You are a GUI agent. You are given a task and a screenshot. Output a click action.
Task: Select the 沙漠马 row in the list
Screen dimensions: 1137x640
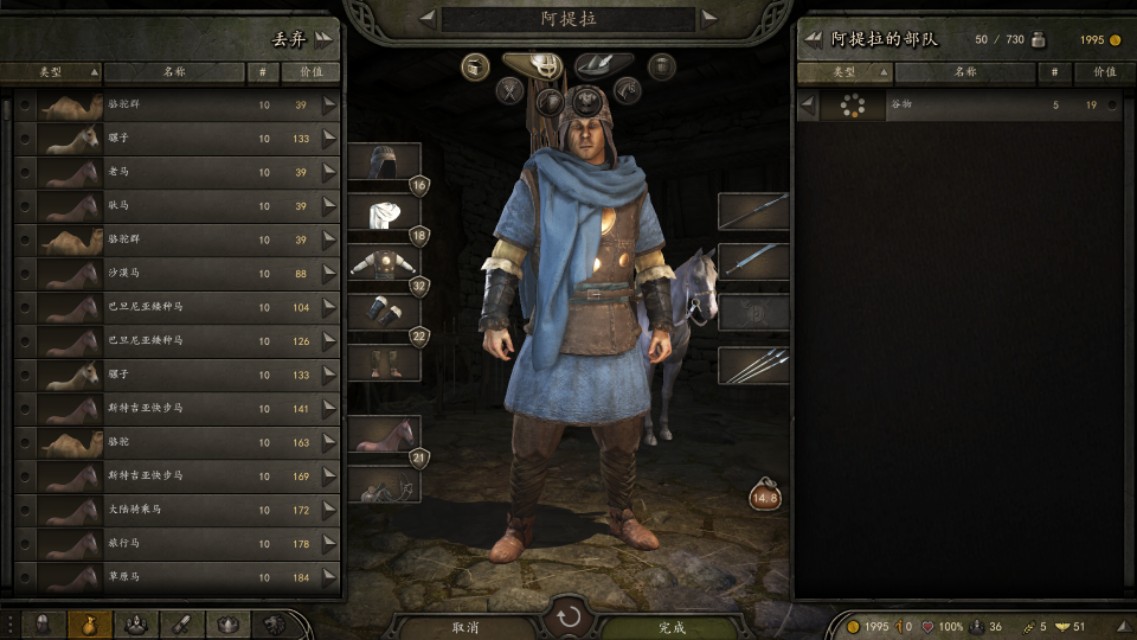pyautogui.click(x=180, y=274)
